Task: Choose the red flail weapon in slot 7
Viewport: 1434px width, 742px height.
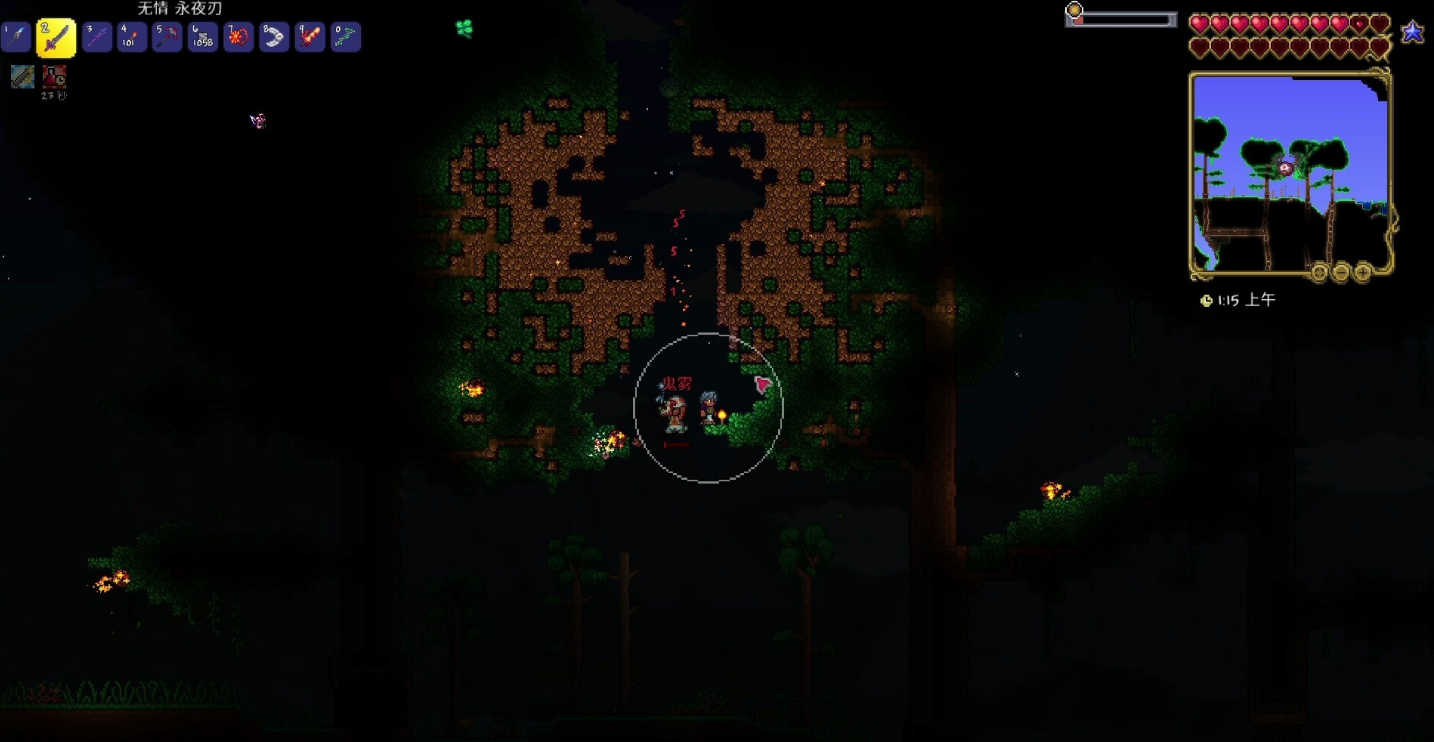Action: [238, 38]
